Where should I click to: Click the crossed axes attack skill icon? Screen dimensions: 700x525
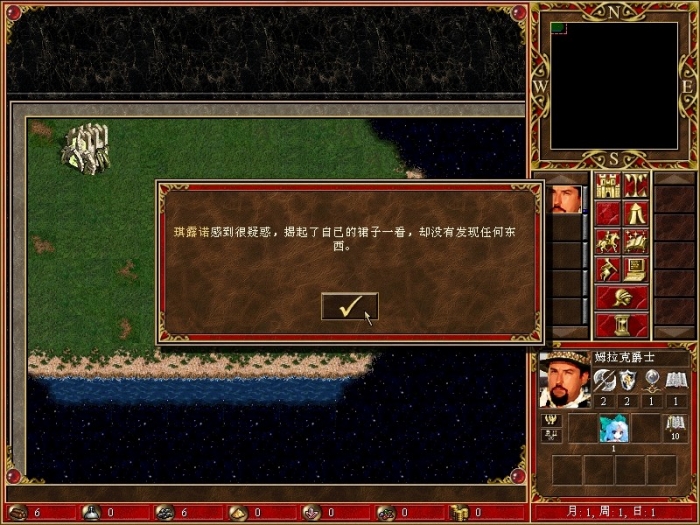click(604, 379)
